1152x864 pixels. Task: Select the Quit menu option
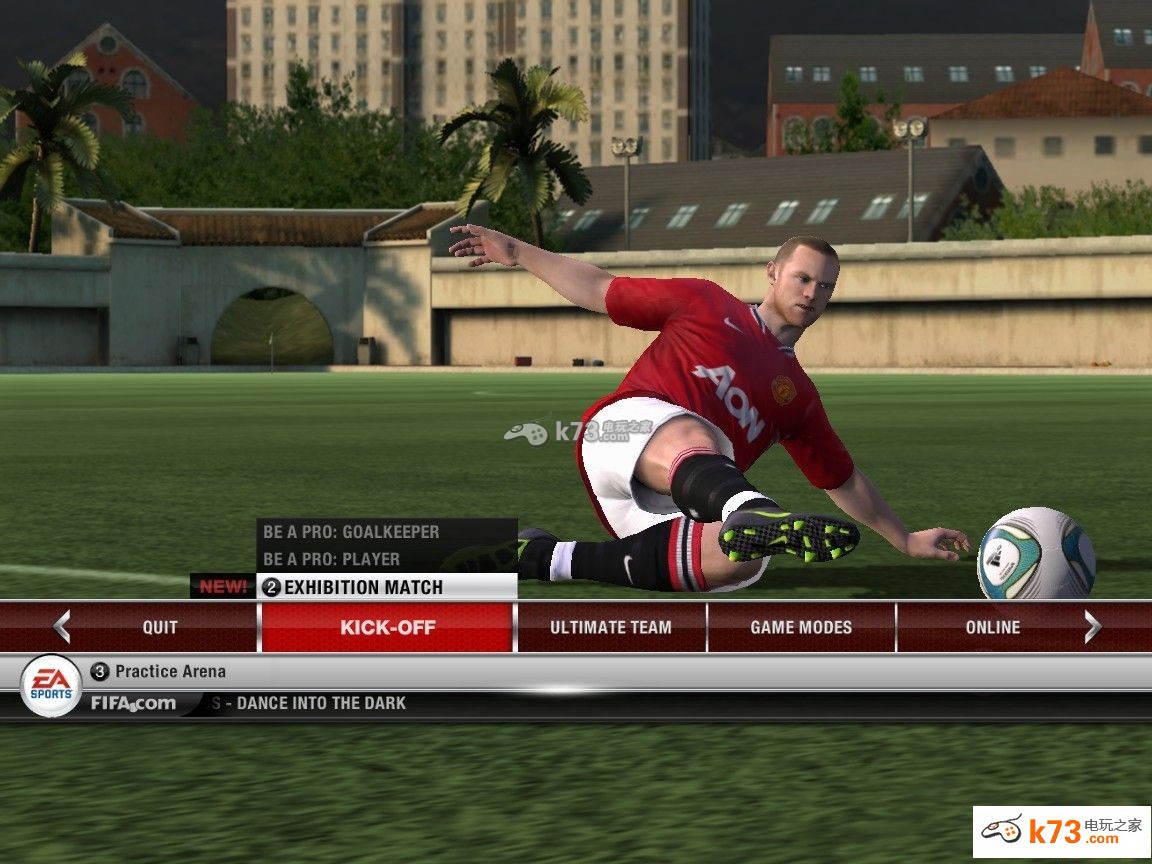(x=160, y=627)
